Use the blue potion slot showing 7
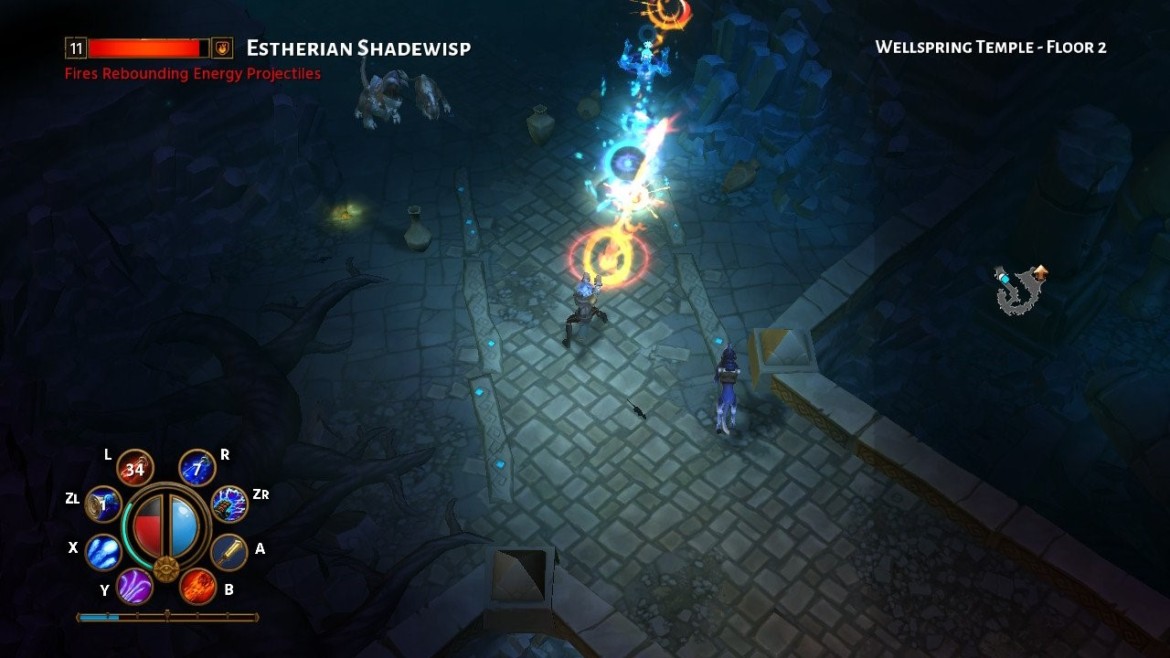 tap(197, 468)
